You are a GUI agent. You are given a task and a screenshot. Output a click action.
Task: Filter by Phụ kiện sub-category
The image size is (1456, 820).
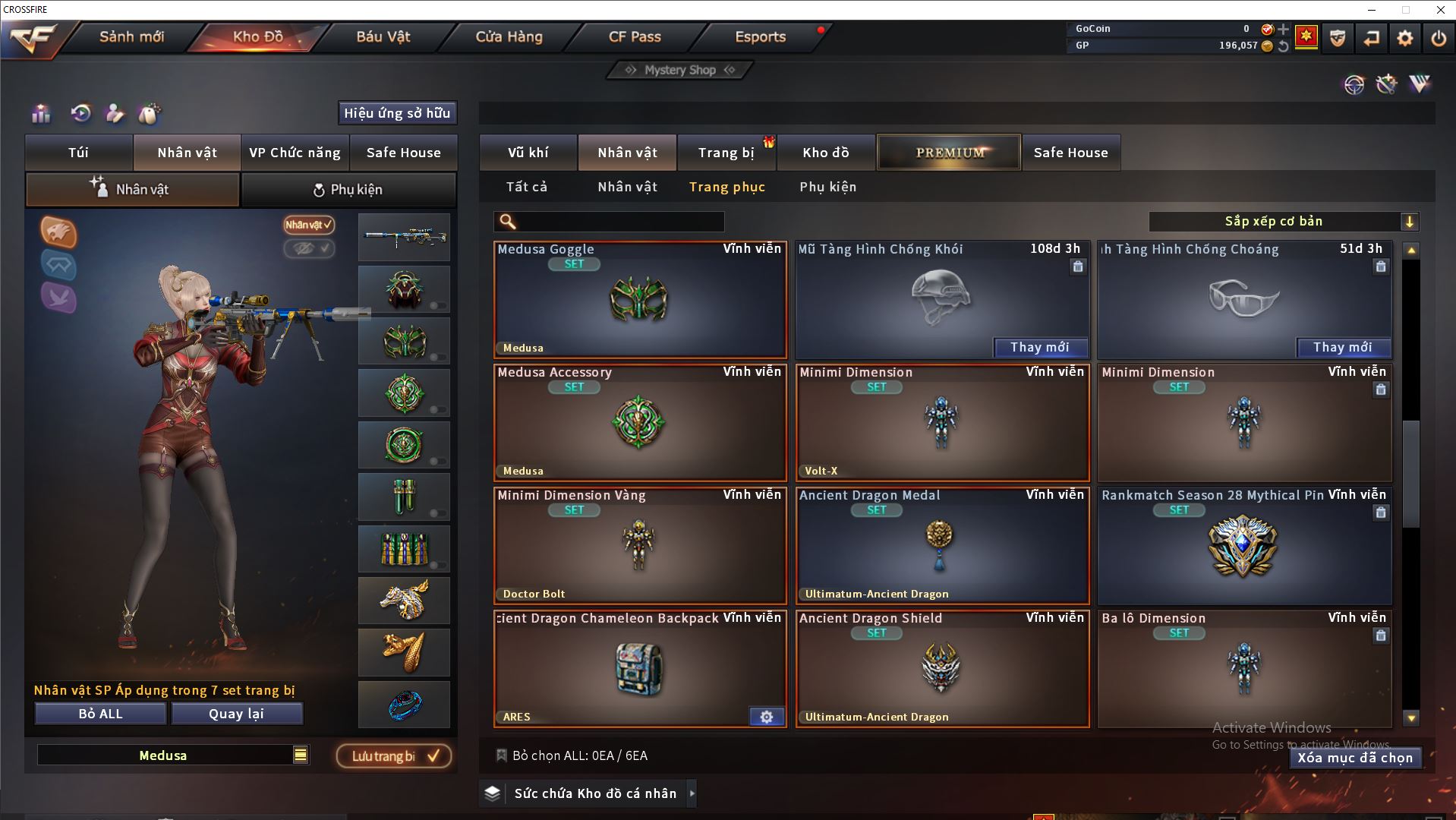click(x=827, y=187)
